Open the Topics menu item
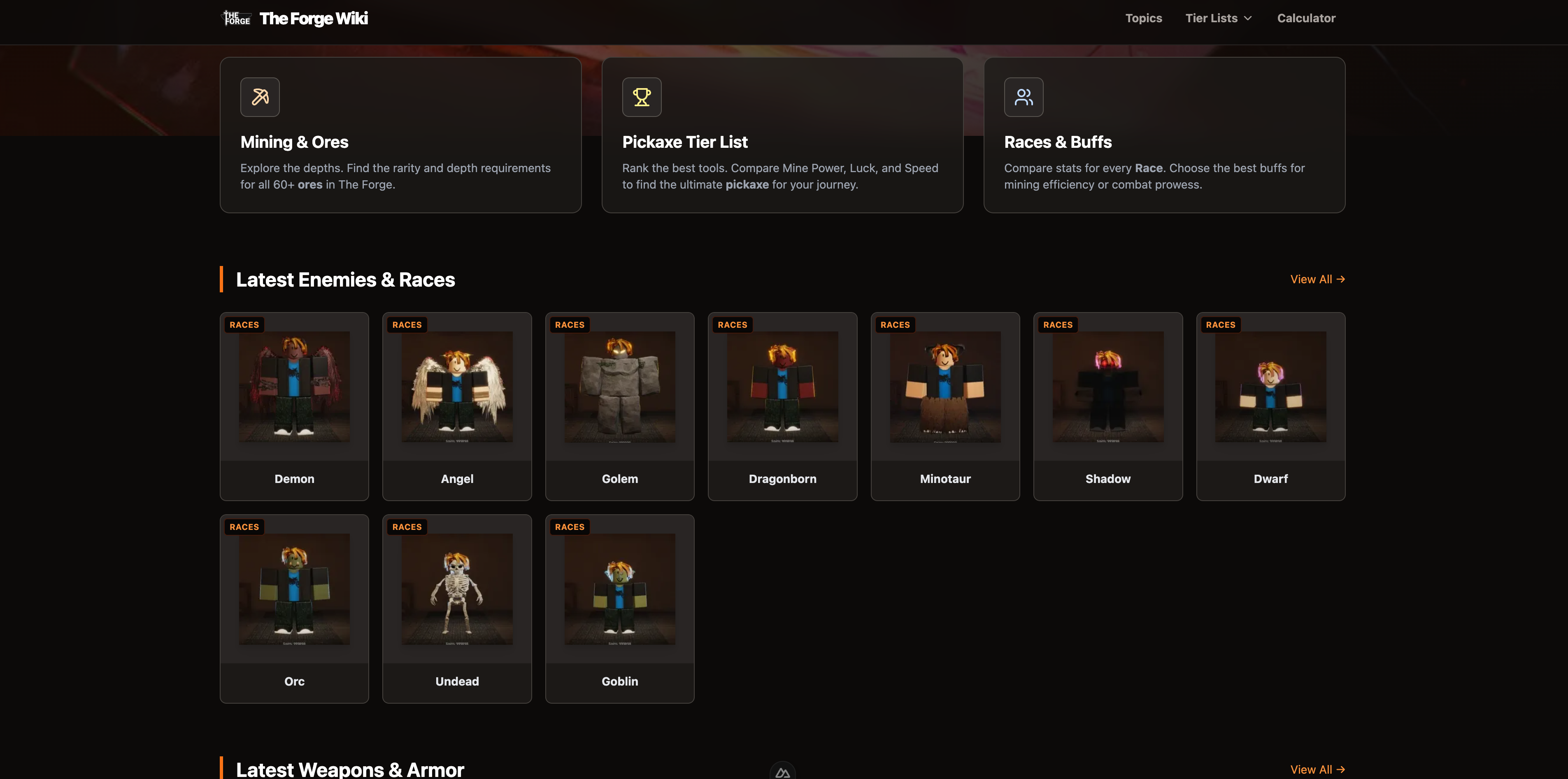The image size is (1568, 779). [1143, 18]
